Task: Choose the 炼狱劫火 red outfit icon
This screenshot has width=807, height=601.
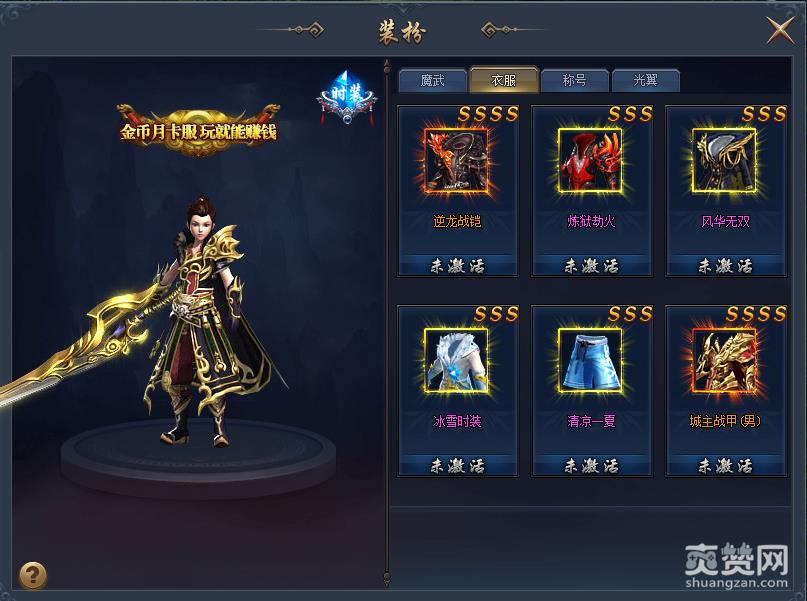Action: [590, 160]
